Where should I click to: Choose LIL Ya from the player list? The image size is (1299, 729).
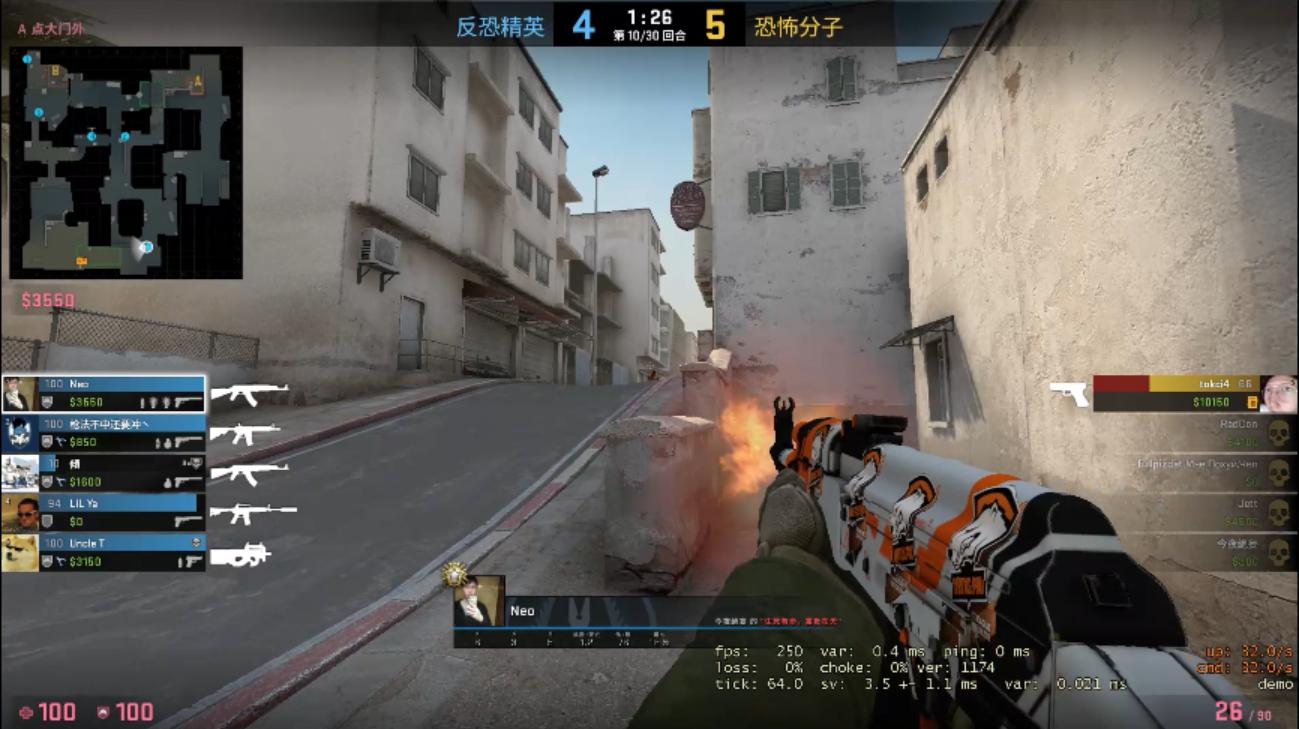(x=105, y=513)
